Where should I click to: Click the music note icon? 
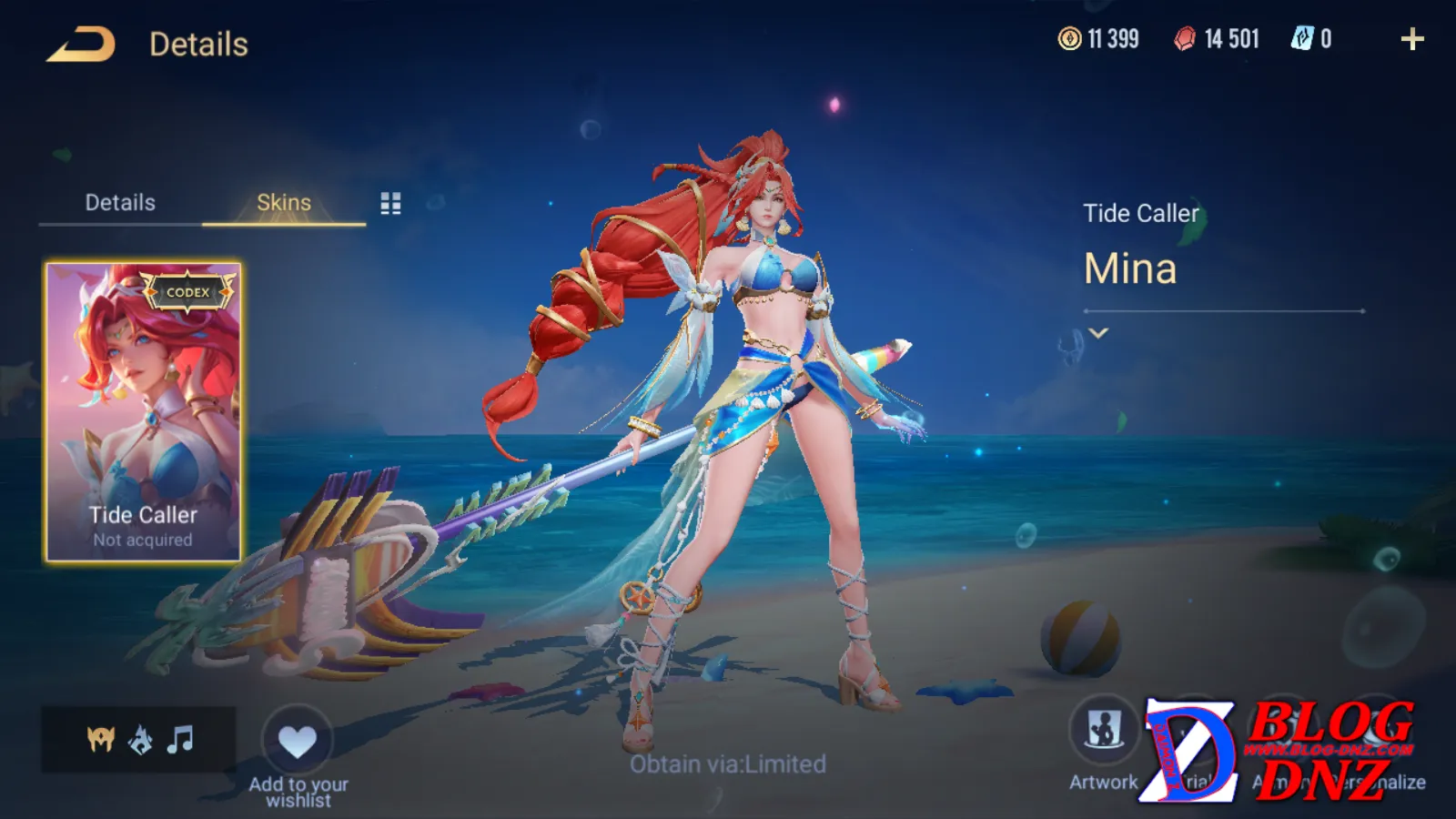(180, 740)
